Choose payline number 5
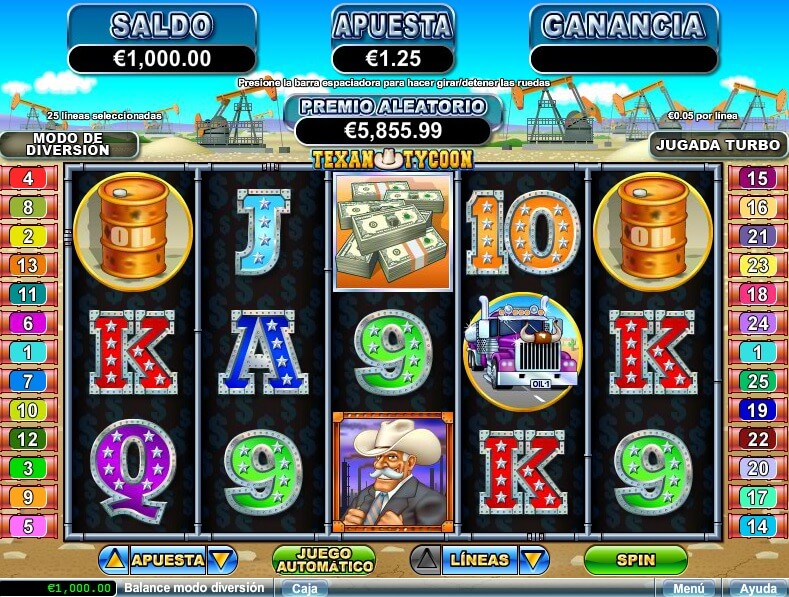Viewport: 789px width, 597px height. [x=27, y=526]
